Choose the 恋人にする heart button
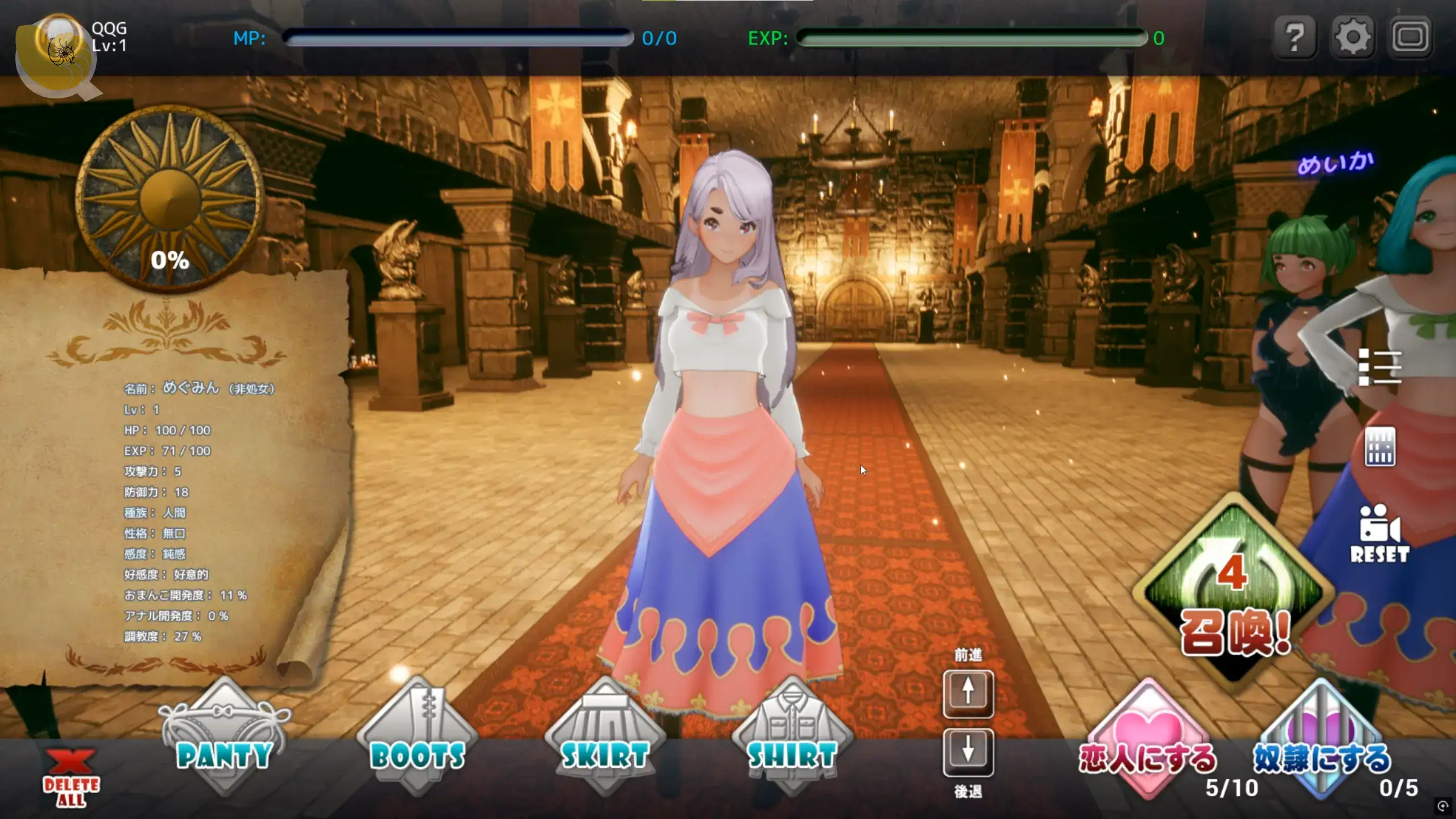The width and height of the screenshot is (1456, 819). tap(1148, 739)
